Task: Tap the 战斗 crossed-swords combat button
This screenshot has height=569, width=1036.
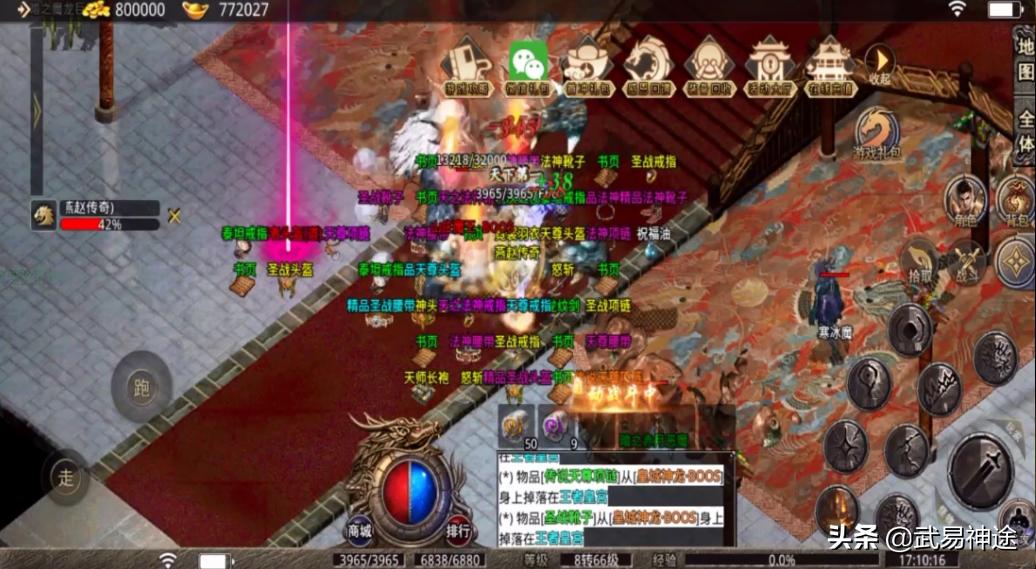Action: tap(967, 260)
